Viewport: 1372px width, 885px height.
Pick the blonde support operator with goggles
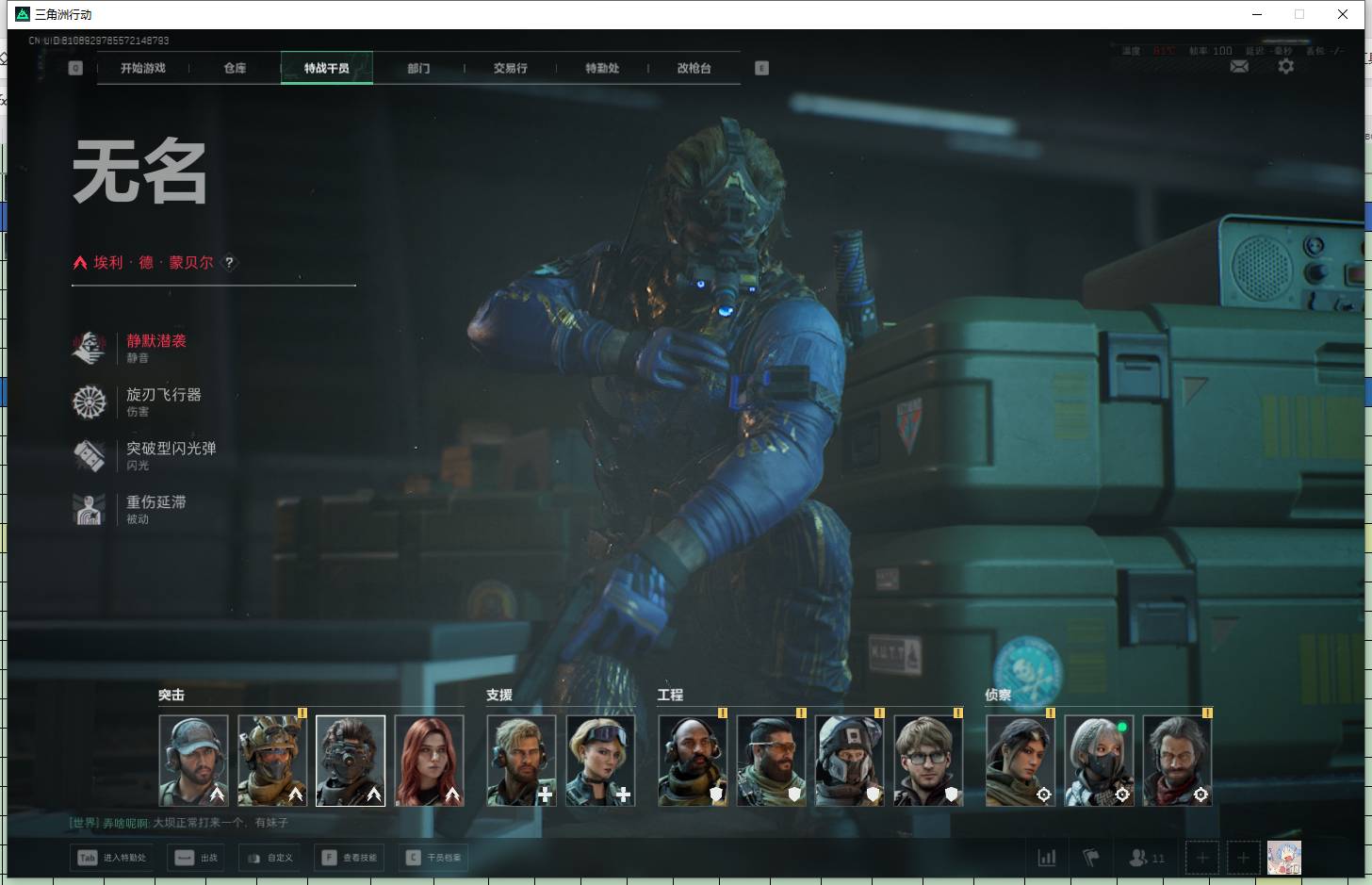(x=600, y=761)
